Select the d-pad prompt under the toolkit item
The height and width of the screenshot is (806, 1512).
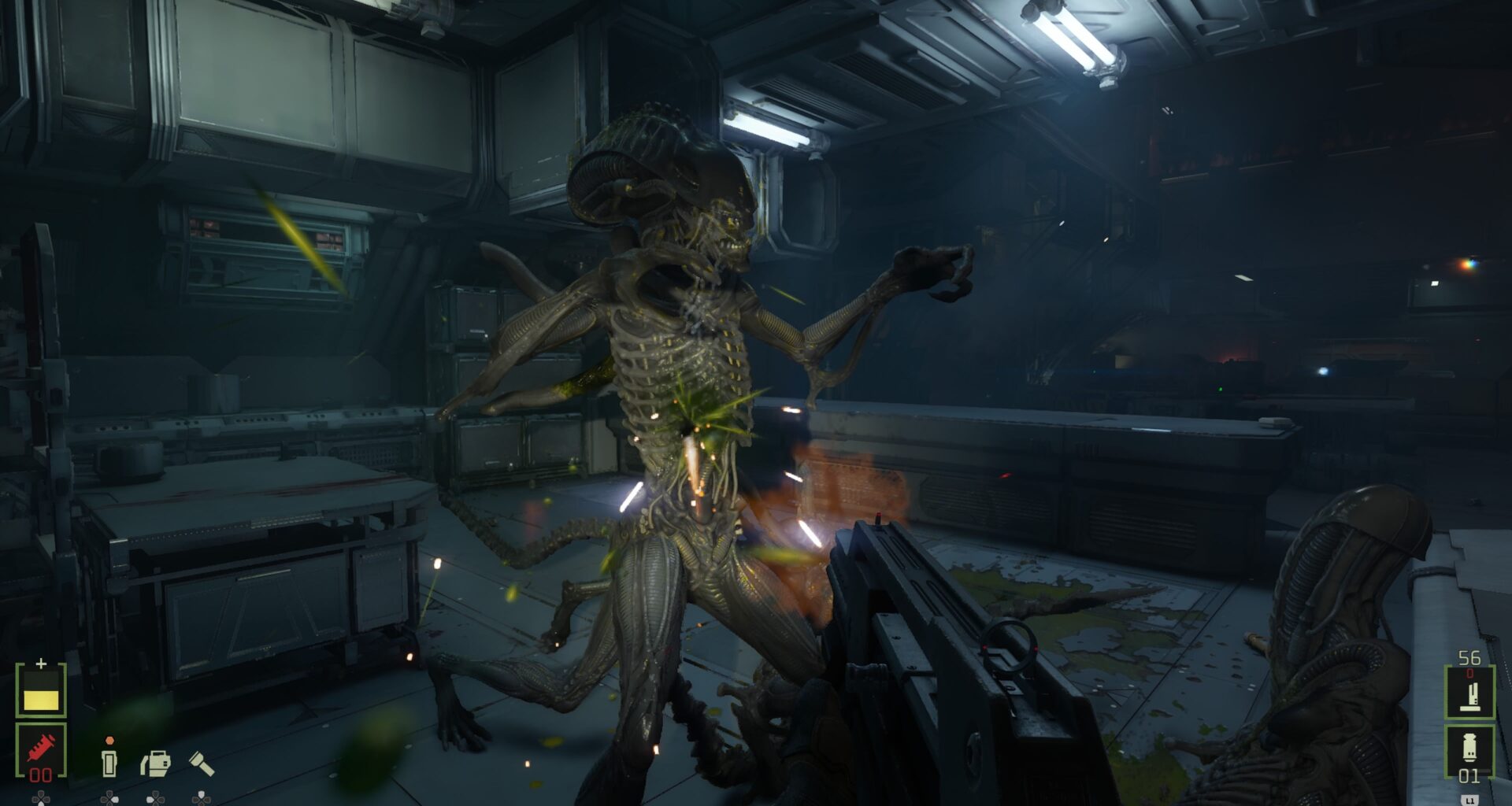155,800
